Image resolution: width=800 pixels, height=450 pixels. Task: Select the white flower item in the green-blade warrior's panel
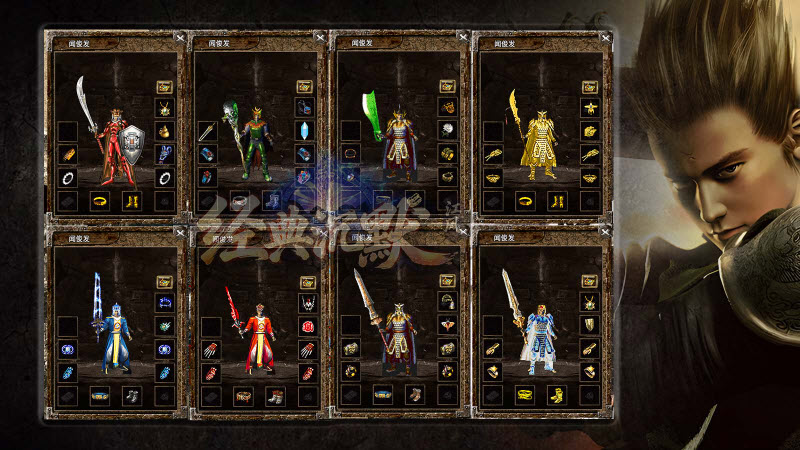pyautogui.click(x=448, y=130)
